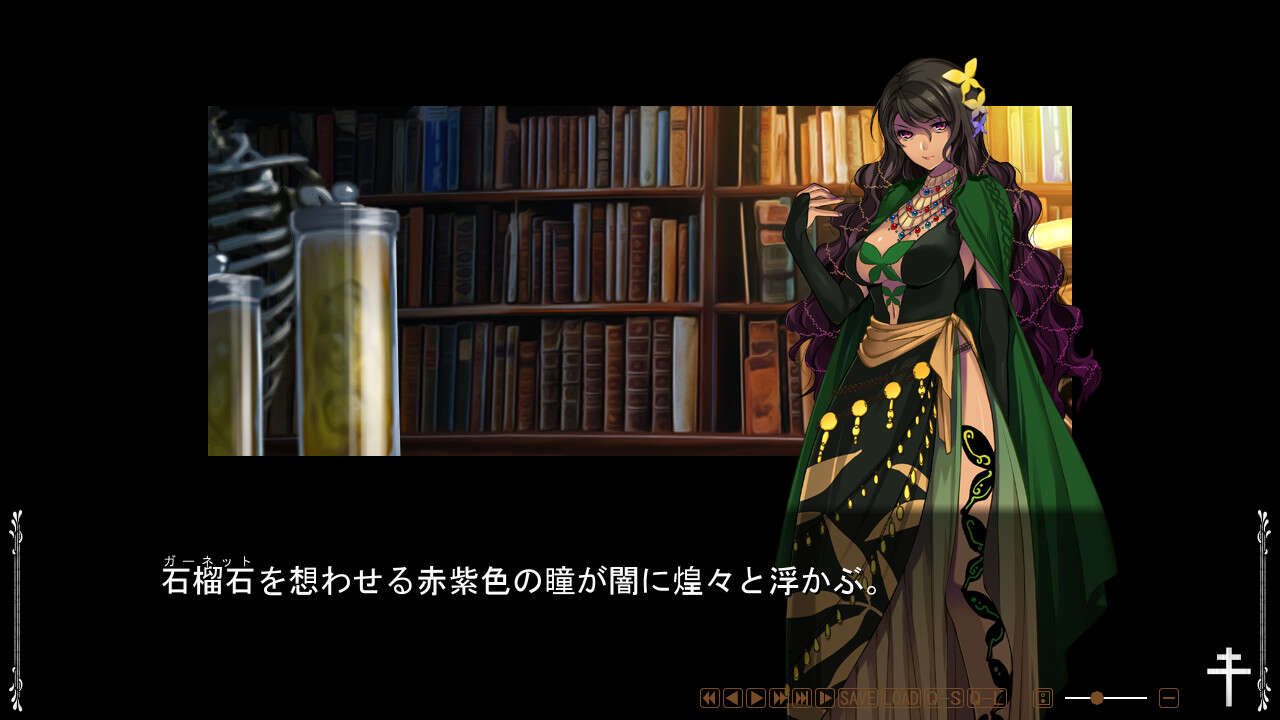Quick save using the Q-S button
The image size is (1280, 720).
pyautogui.click(x=944, y=694)
